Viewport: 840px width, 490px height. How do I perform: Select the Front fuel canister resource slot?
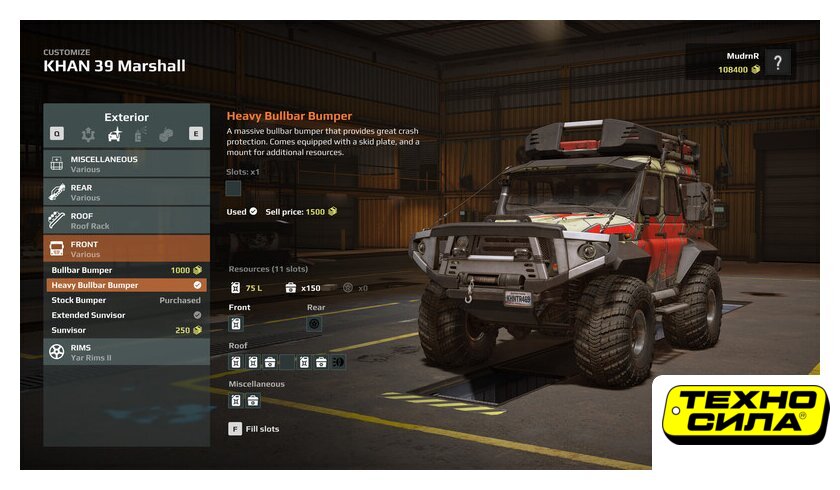click(x=236, y=324)
